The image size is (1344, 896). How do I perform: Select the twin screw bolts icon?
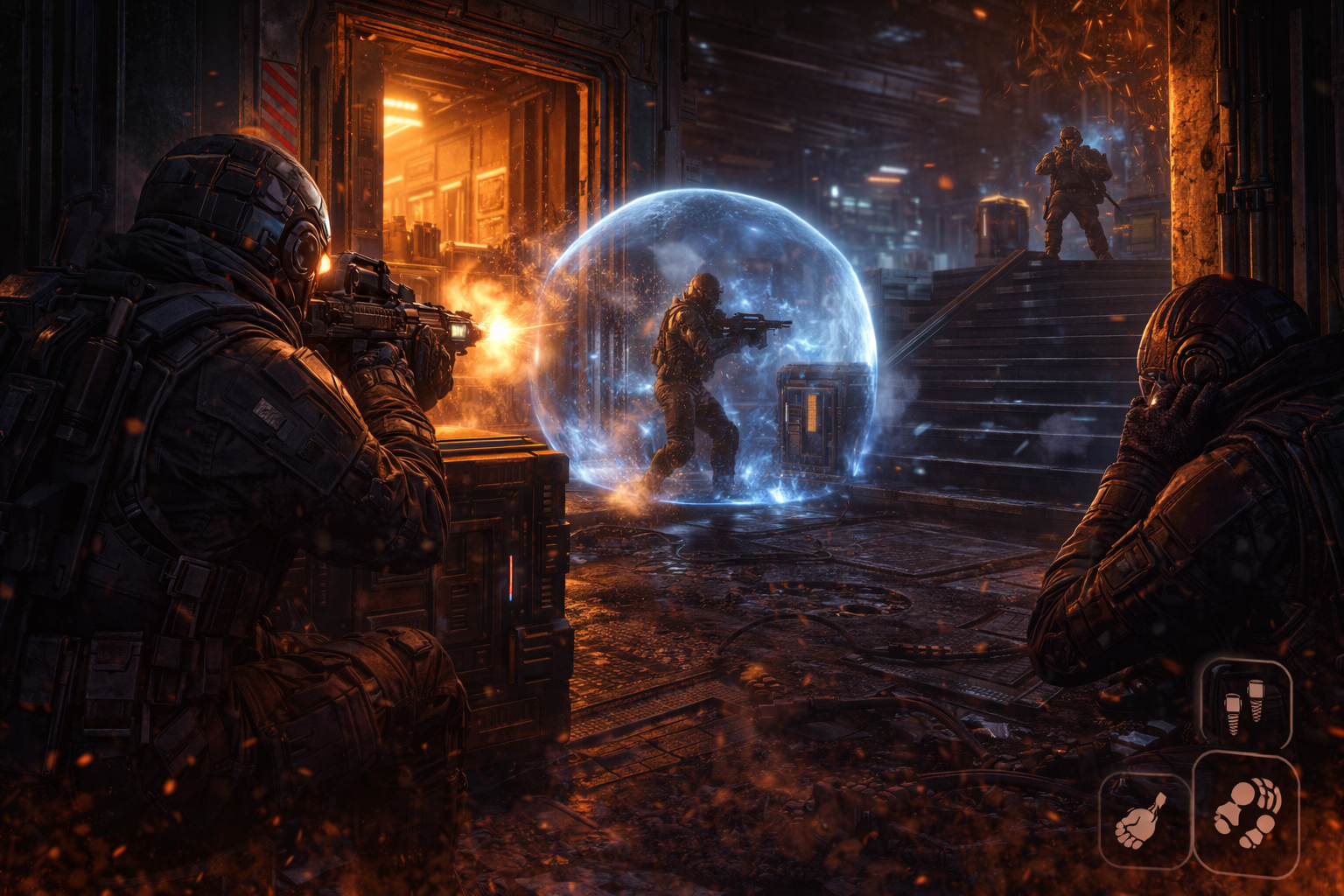(1245, 703)
